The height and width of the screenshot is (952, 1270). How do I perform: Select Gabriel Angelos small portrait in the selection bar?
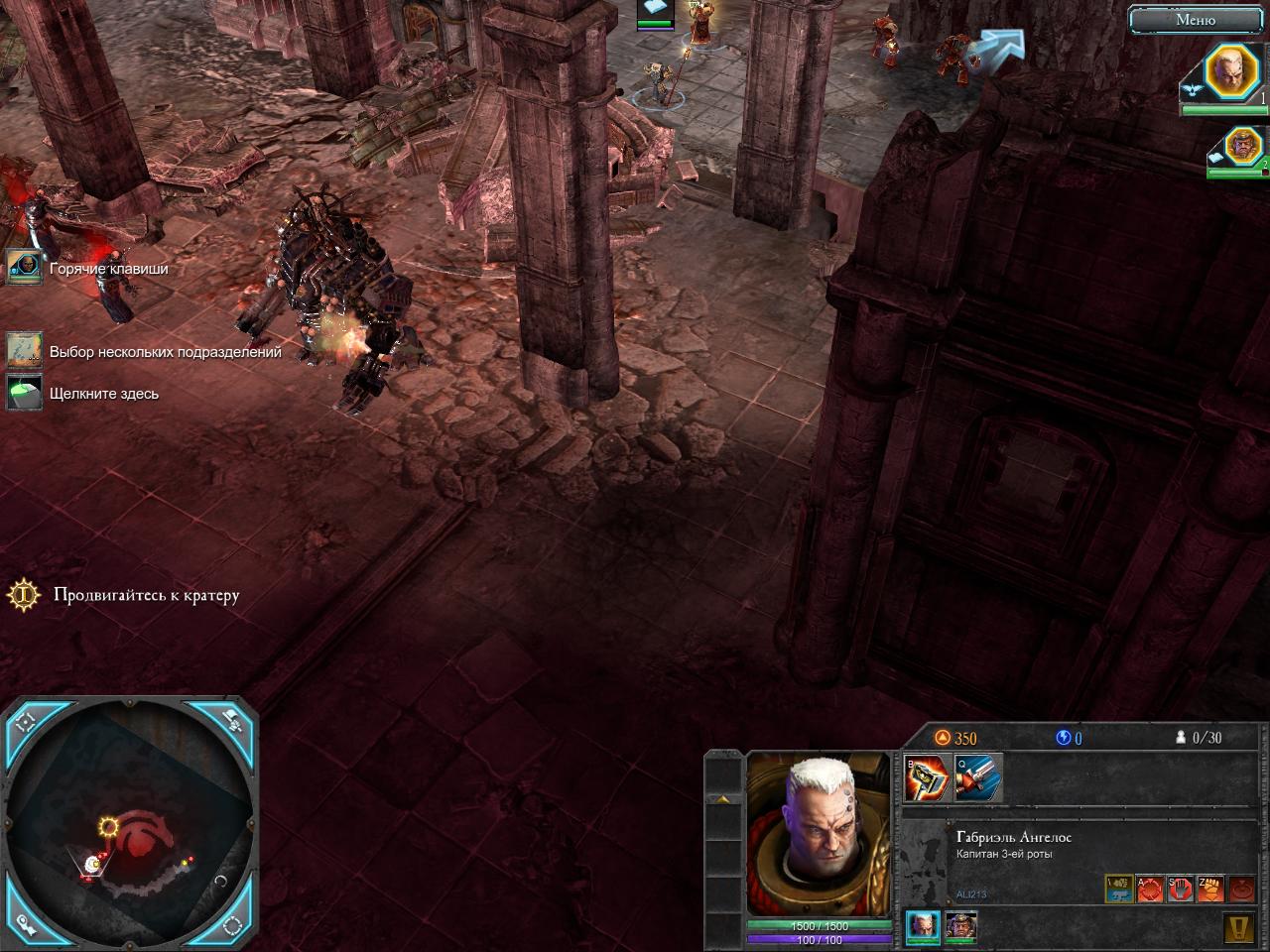tap(923, 927)
